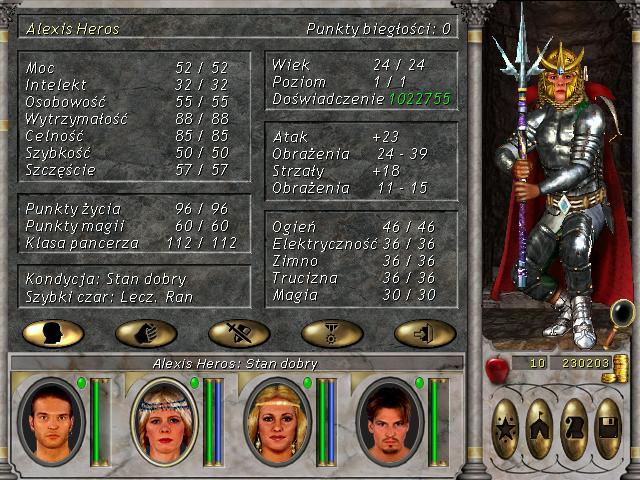The width and height of the screenshot is (640, 480).
Task: Open the stats page with the head button
Action: pos(53,333)
